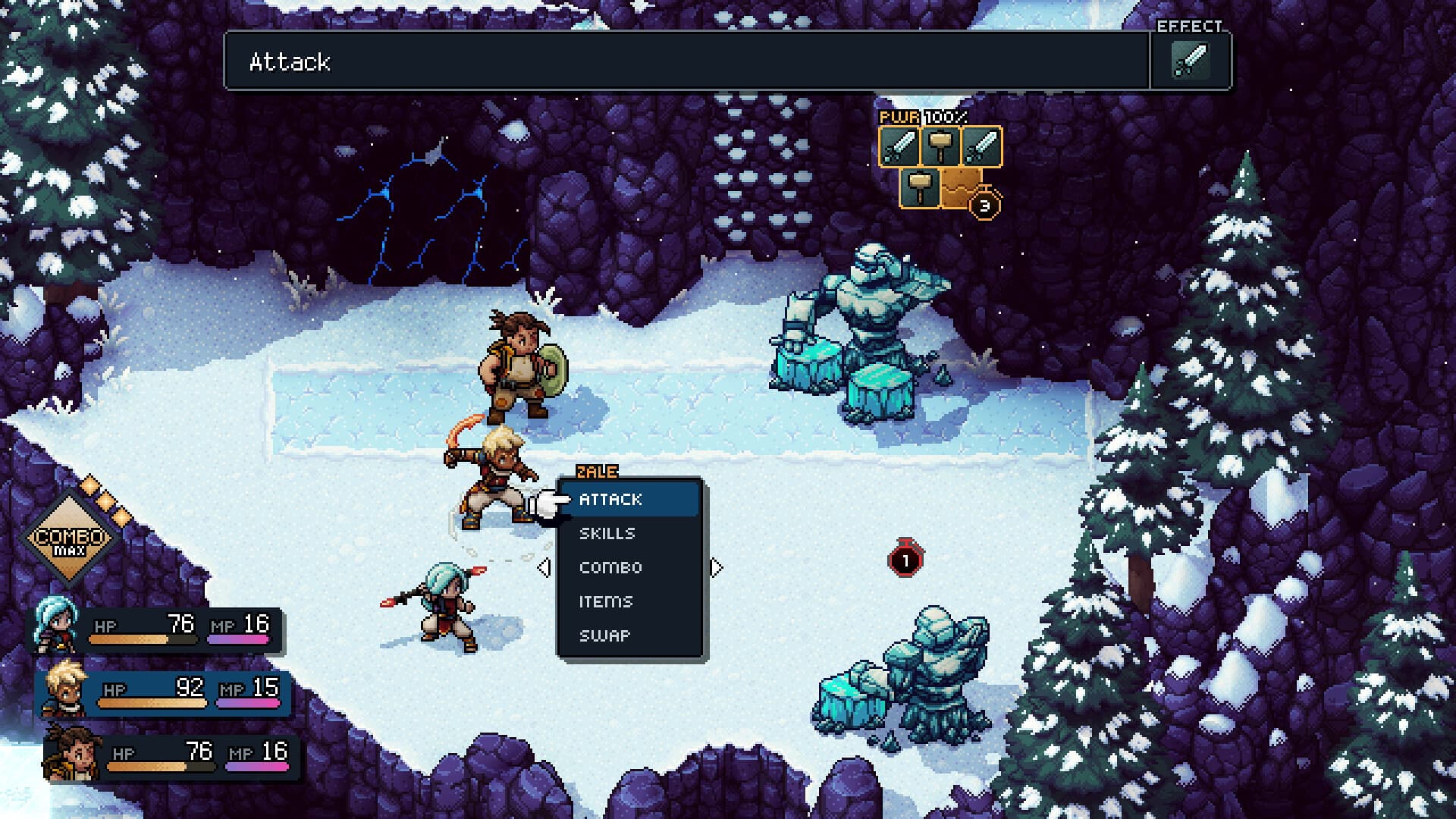Click the red turn-order gem marked 1

pos(905,560)
